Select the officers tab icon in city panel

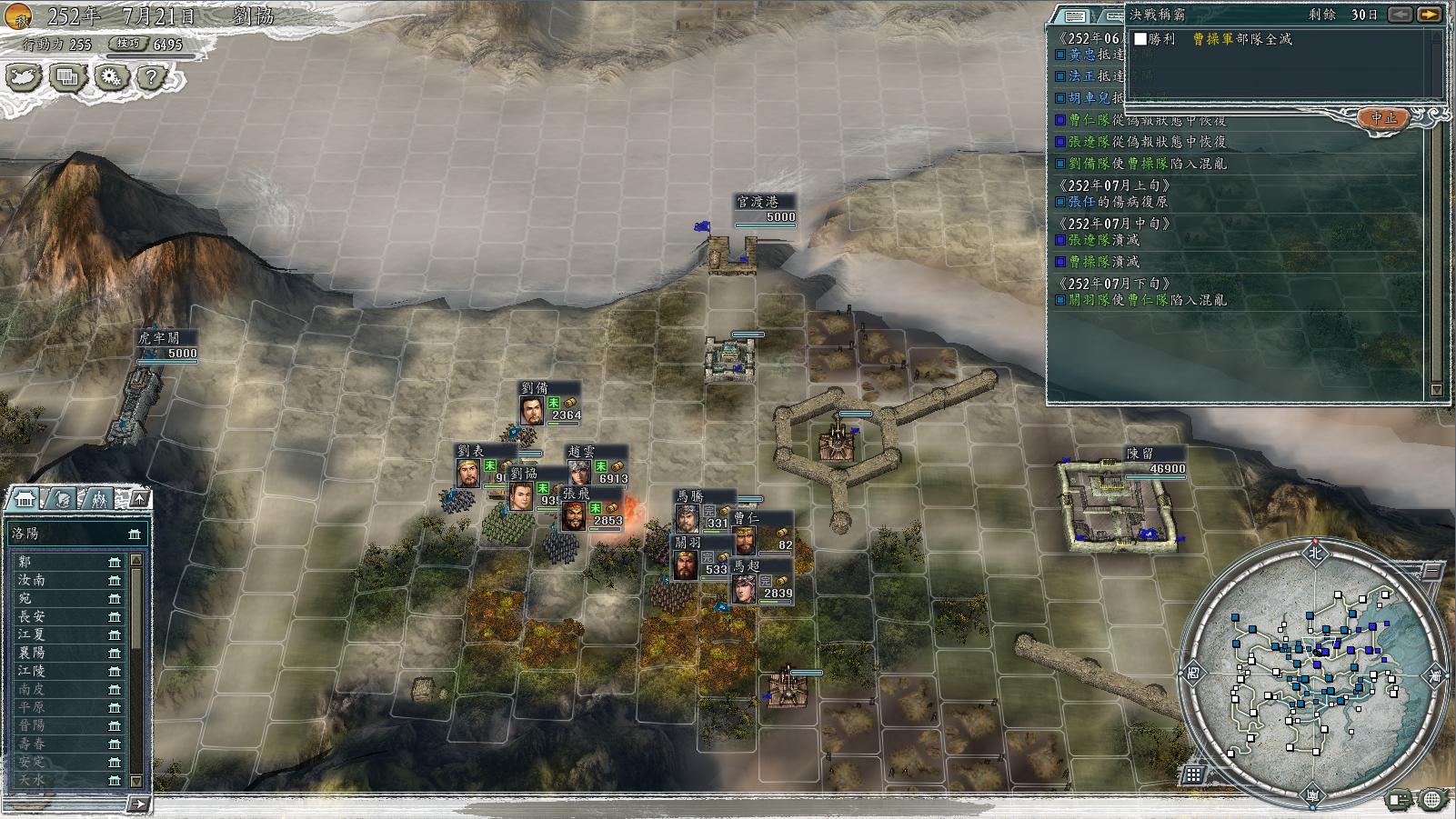(x=99, y=498)
